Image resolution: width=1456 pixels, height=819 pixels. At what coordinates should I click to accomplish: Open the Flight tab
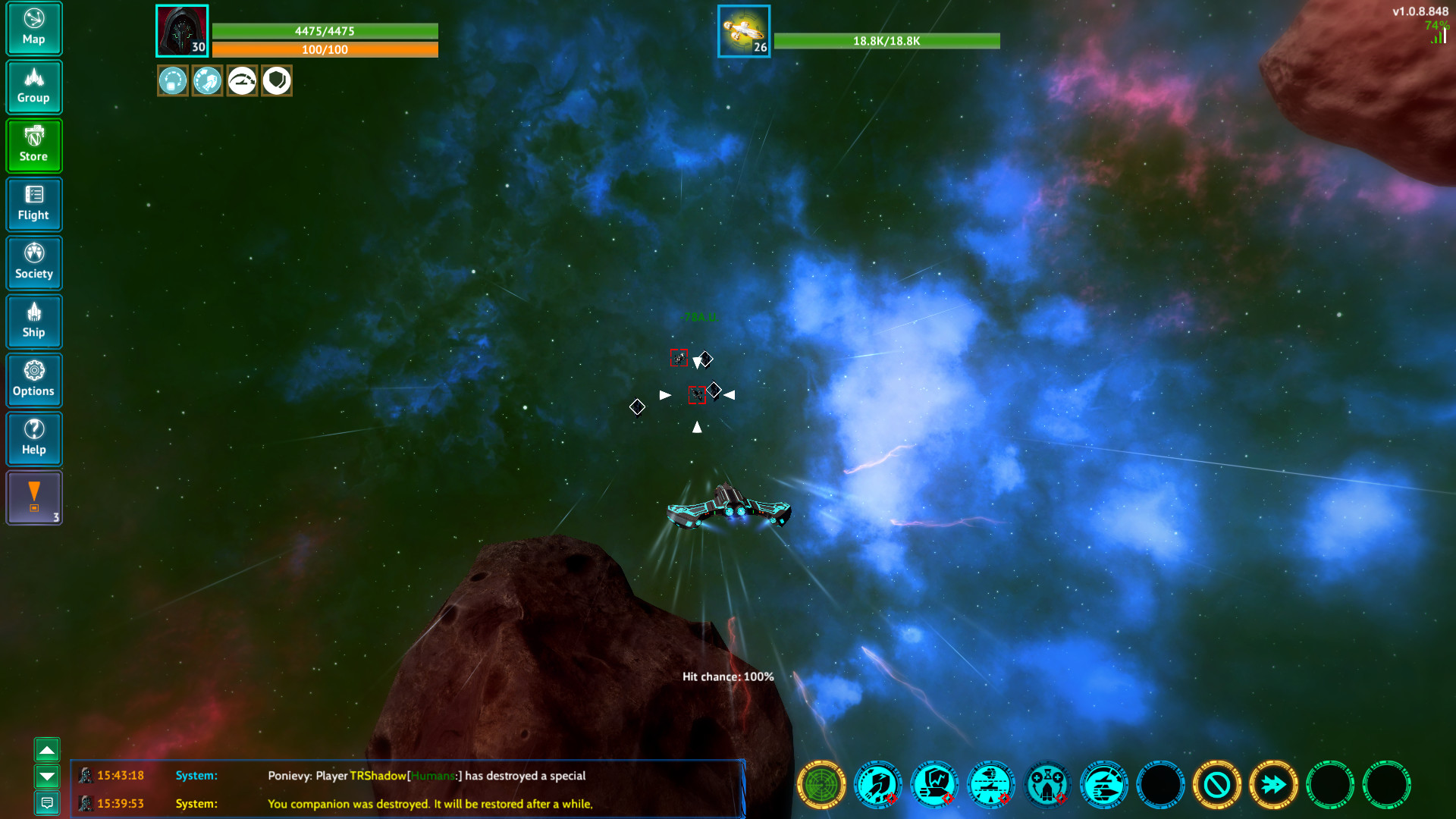(33, 205)
